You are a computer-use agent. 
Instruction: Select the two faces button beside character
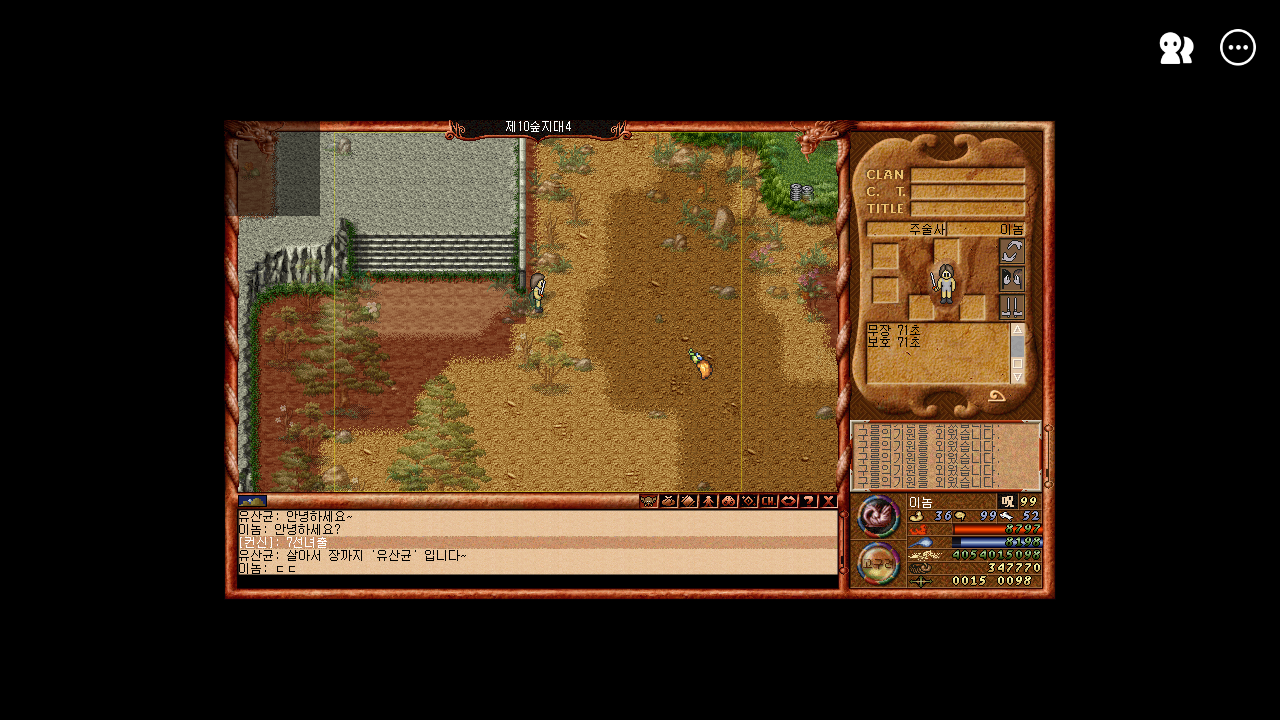tap(1012, 279)
